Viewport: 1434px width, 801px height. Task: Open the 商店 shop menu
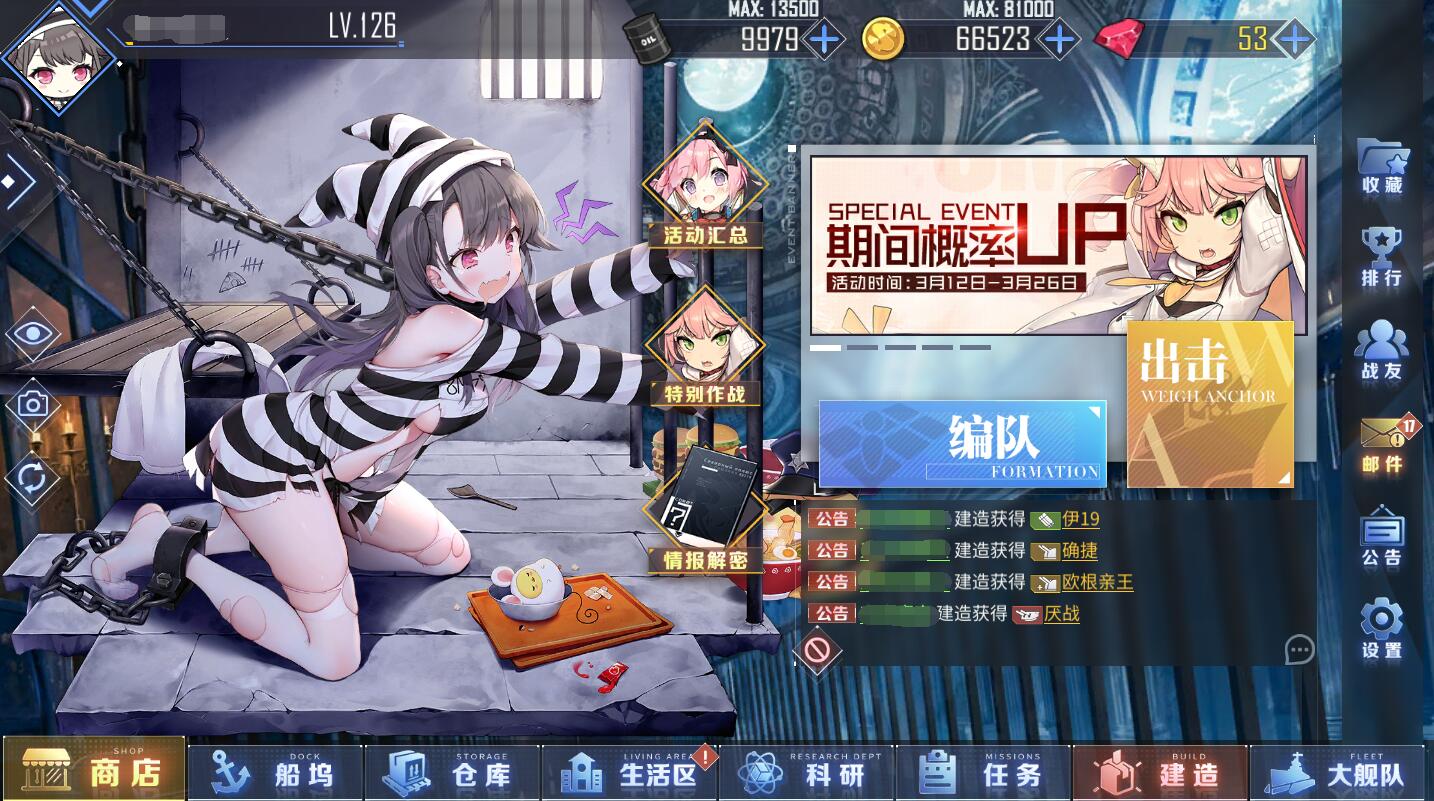click(x=95, y=771)
